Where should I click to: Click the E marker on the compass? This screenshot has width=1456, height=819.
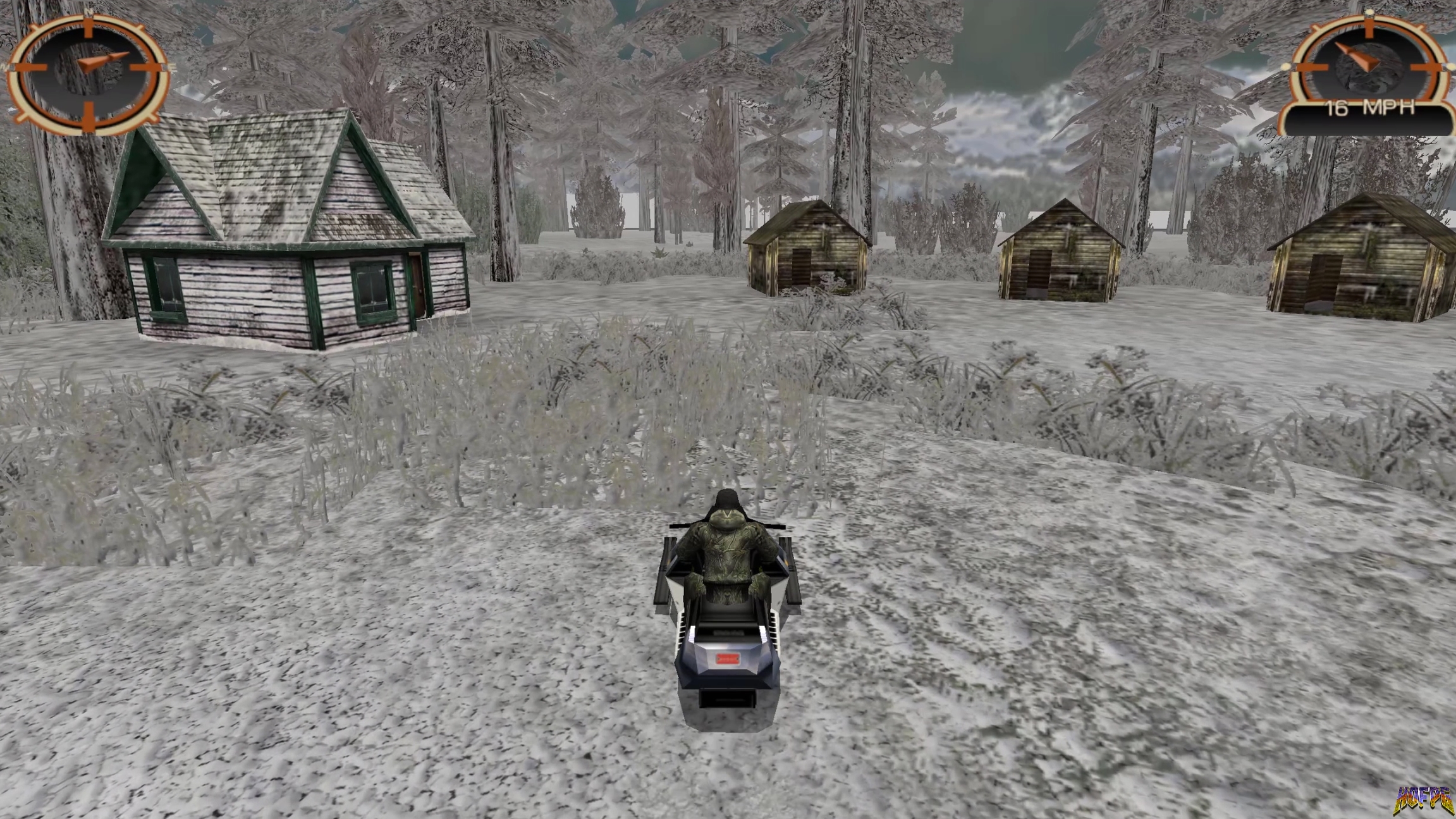[173, 65]
